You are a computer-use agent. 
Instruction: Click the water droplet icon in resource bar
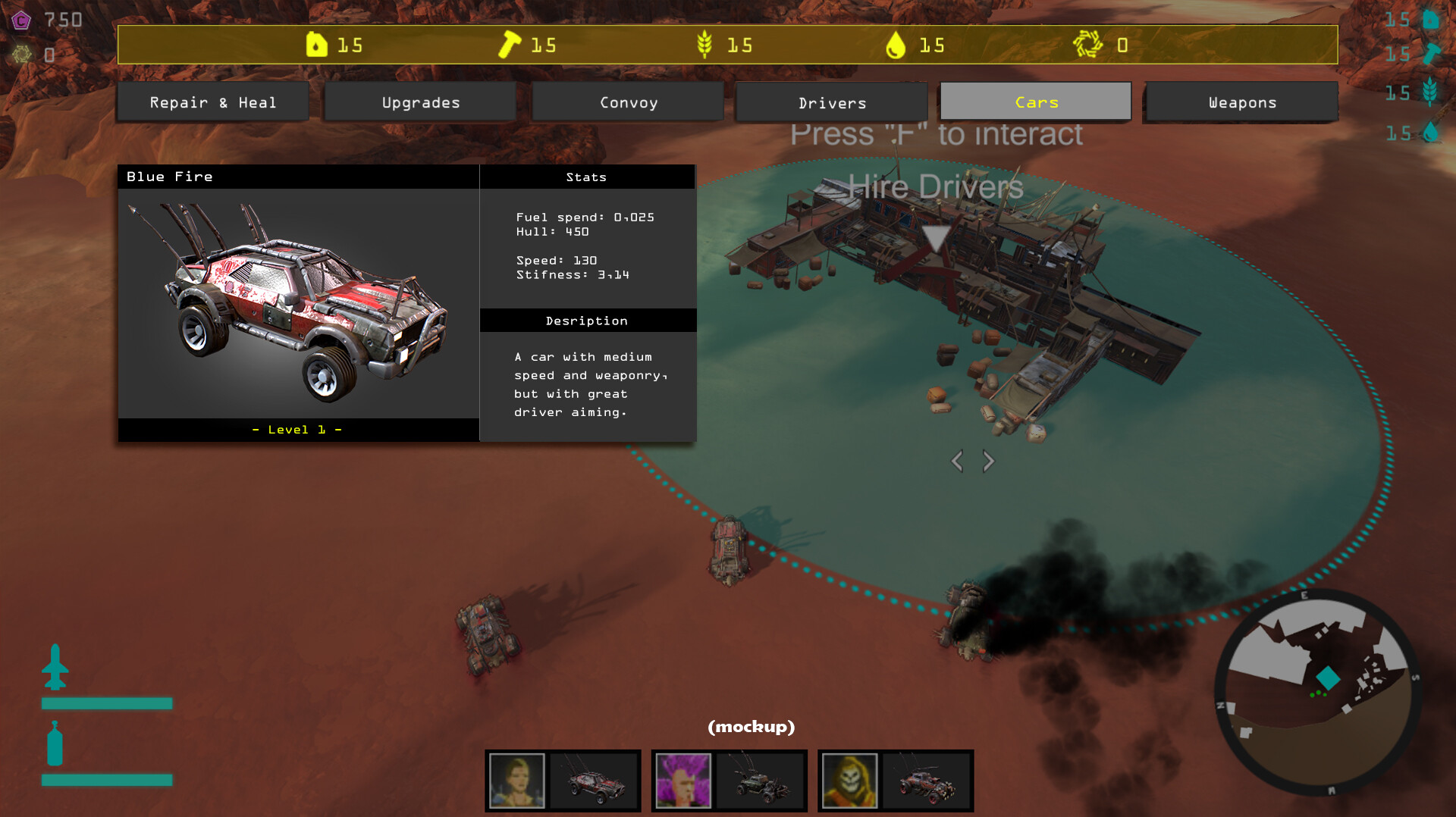(899, 45)
